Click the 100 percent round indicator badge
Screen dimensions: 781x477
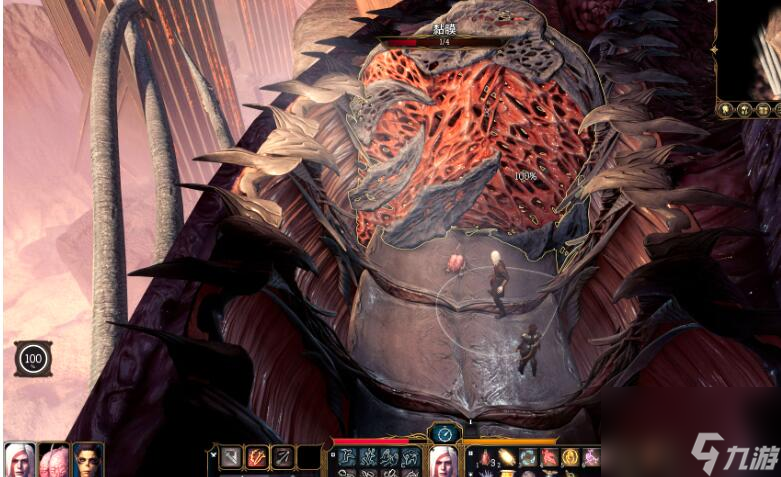33,358
